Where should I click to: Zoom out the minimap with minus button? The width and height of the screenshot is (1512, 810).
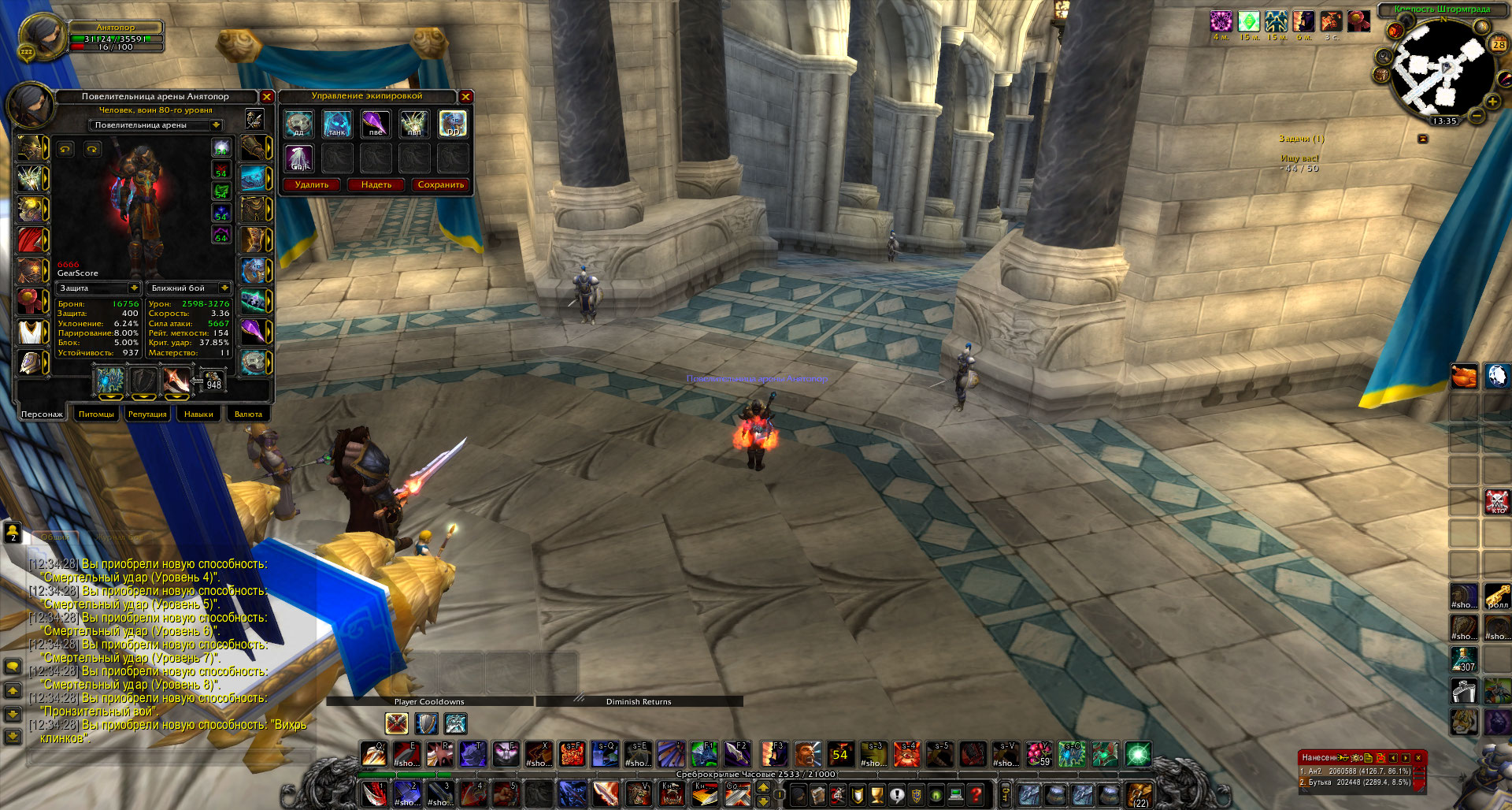[x=1477, y=116]
